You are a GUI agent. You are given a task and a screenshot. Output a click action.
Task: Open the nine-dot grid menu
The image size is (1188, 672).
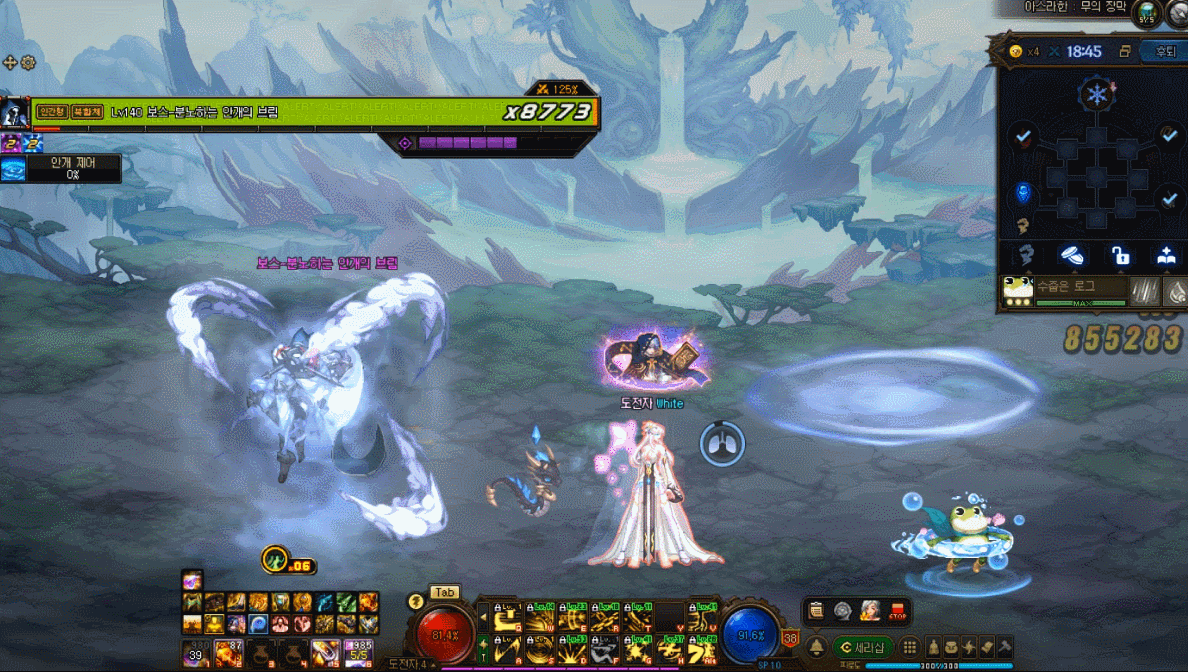(x=910, y=647)
